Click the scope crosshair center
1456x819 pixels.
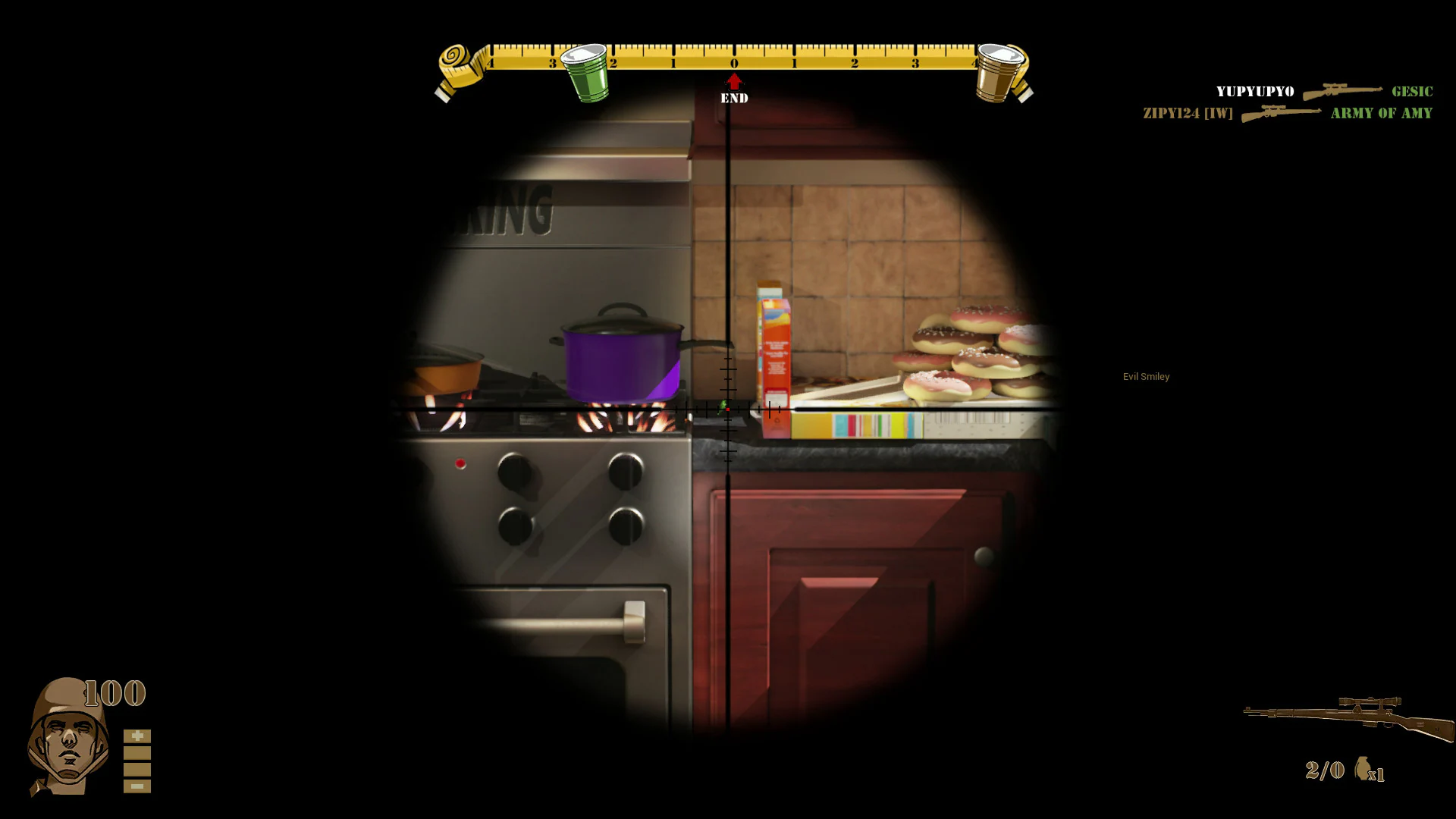(x=728, y=409)
